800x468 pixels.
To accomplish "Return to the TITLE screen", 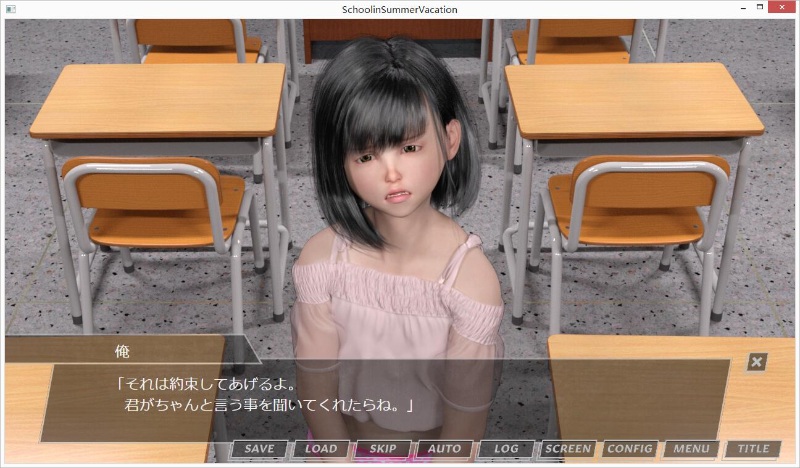I will (x=752, y=450).
